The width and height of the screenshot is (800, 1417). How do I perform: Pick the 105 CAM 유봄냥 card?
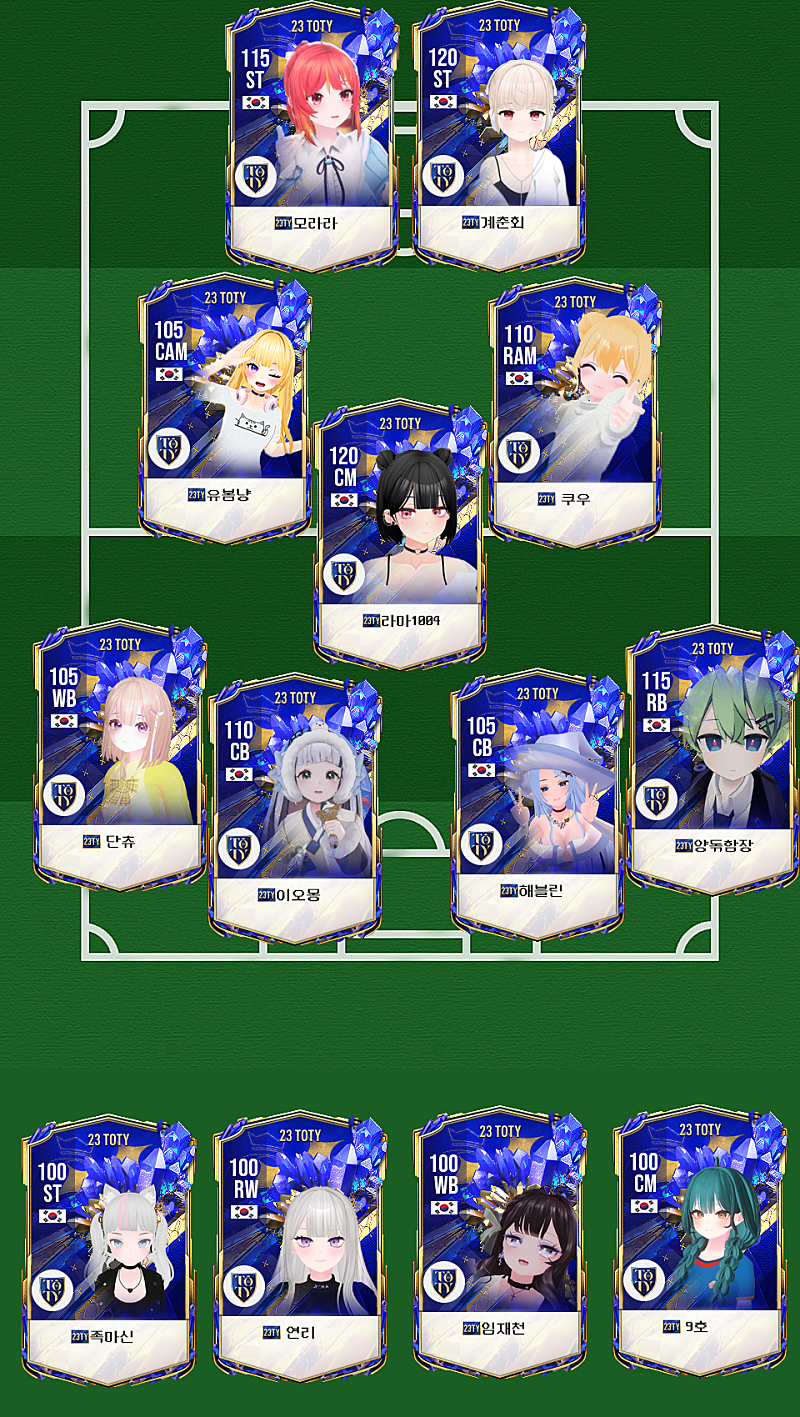pos(225,410)
